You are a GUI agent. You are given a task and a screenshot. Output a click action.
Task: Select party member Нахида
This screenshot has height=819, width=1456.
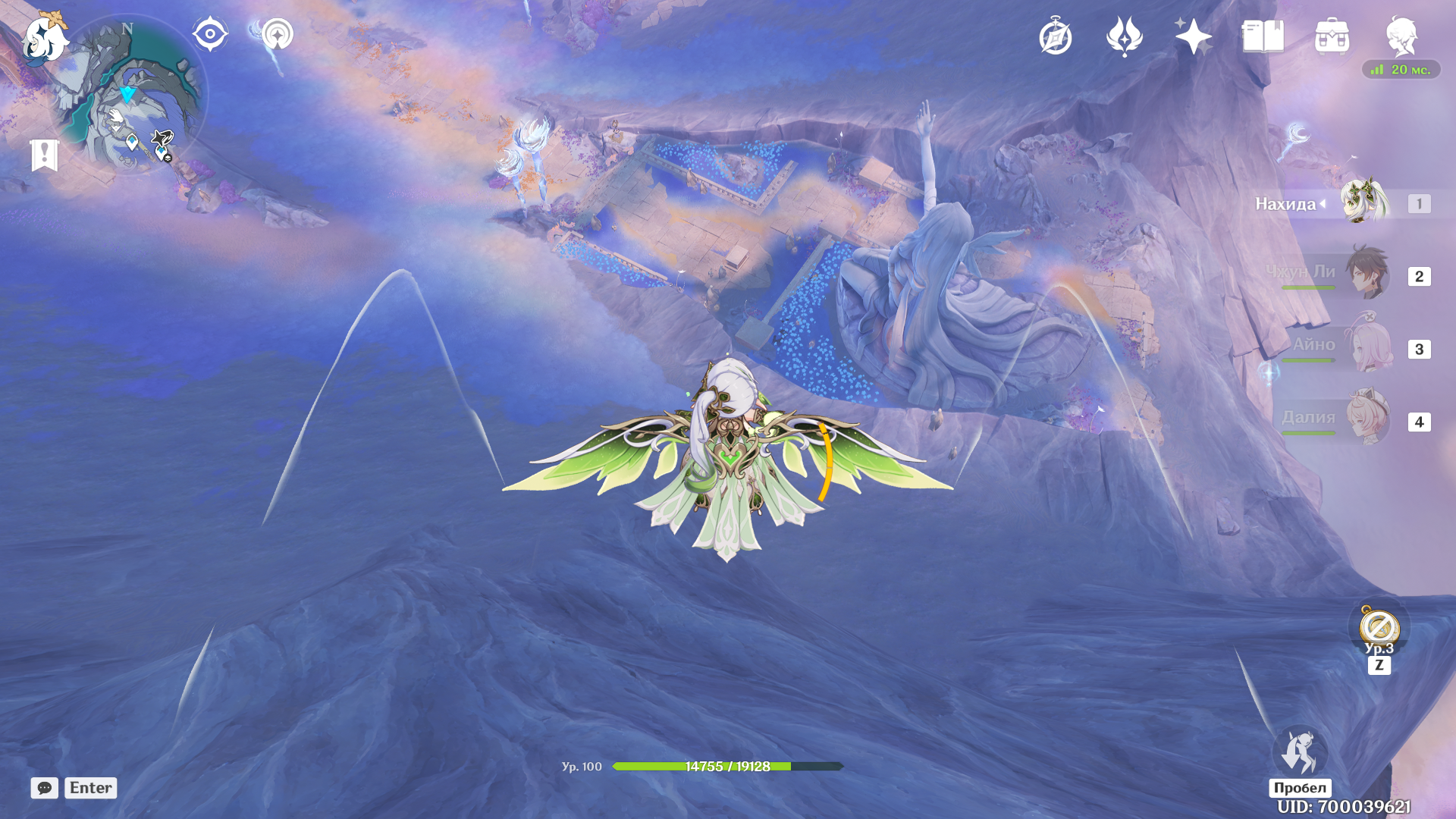pos(1364,202)
